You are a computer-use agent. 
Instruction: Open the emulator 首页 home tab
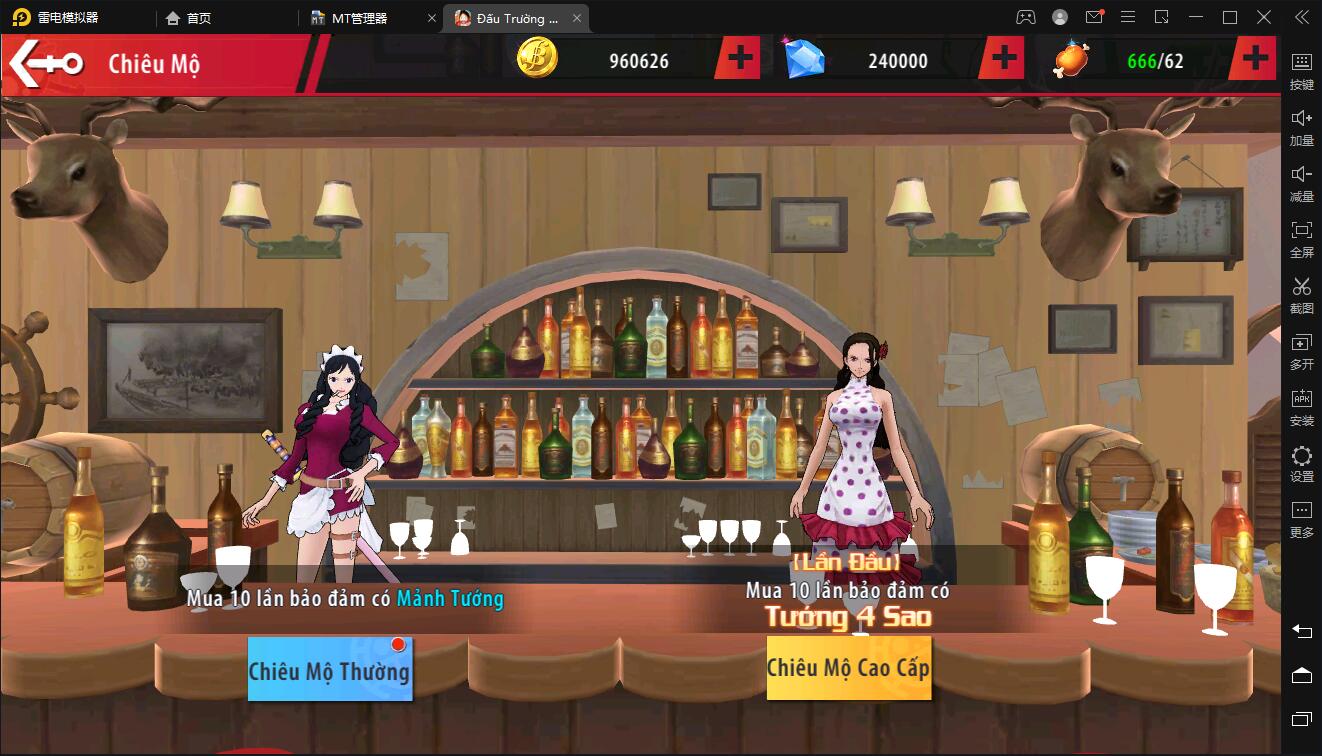(x=189, y=18)
